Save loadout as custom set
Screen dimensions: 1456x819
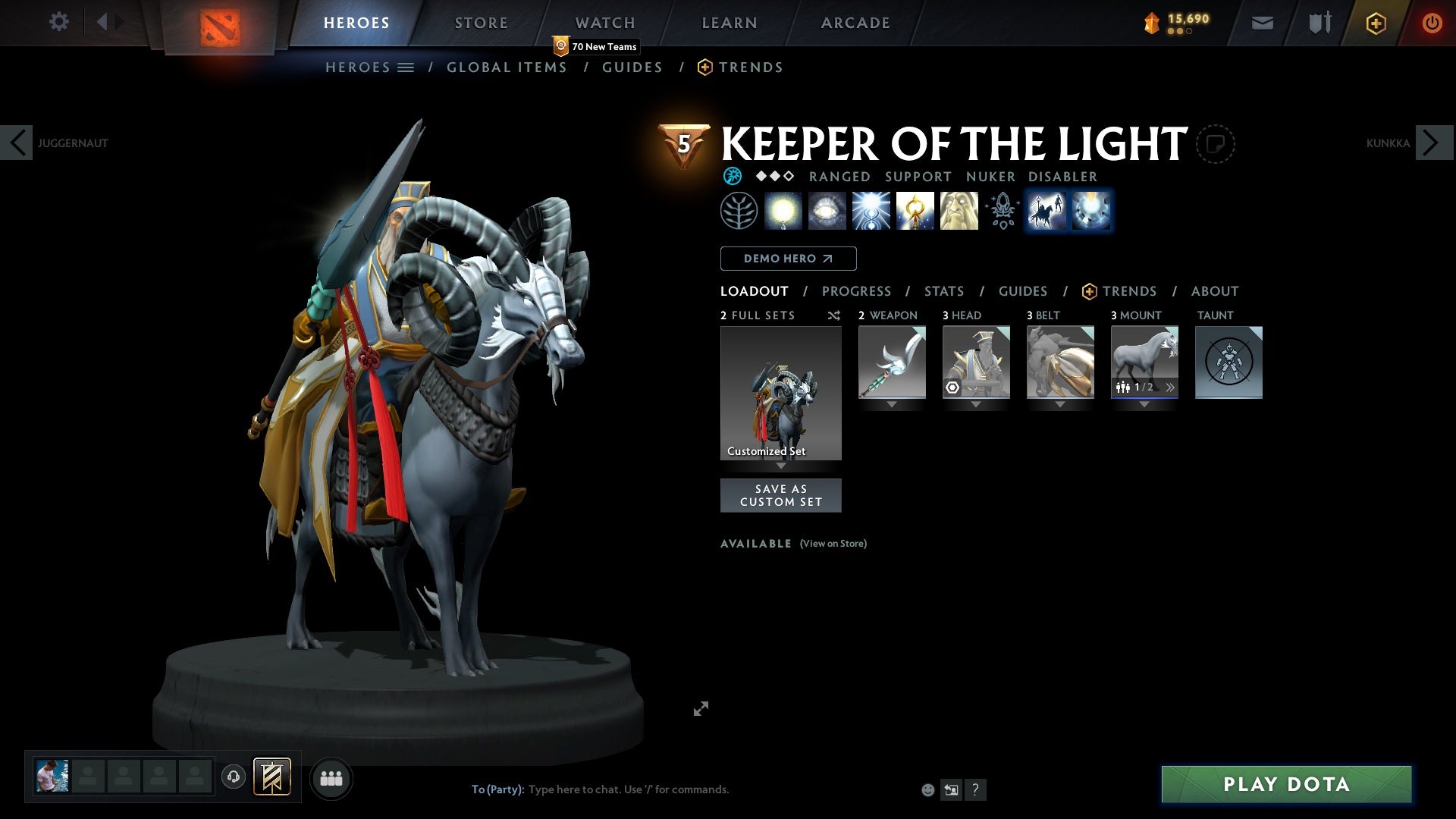pyautogui.click(x=780, y=495)
